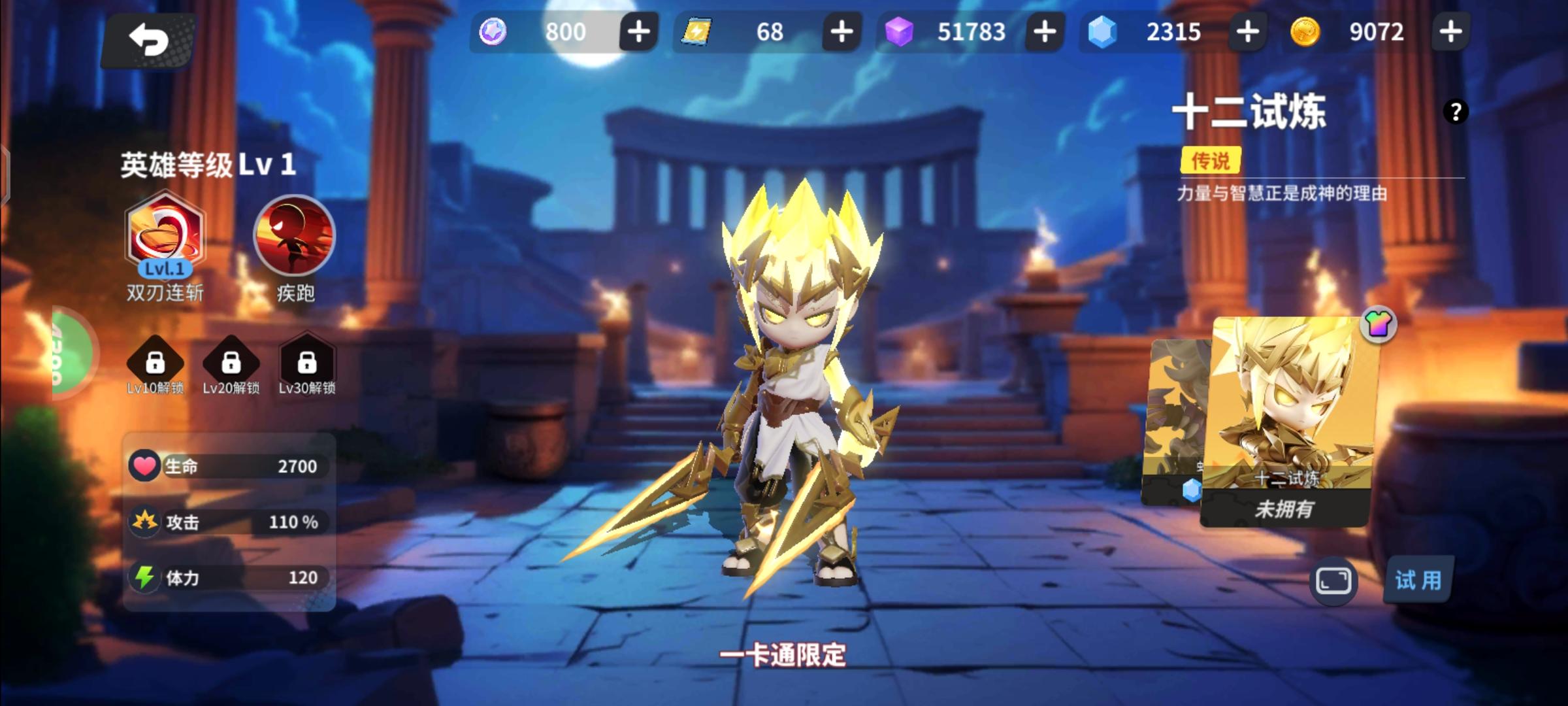Viewport: 1568px width, 706px height.
Task: Tap plus beside energy count 68
Action: click(841, 31)
